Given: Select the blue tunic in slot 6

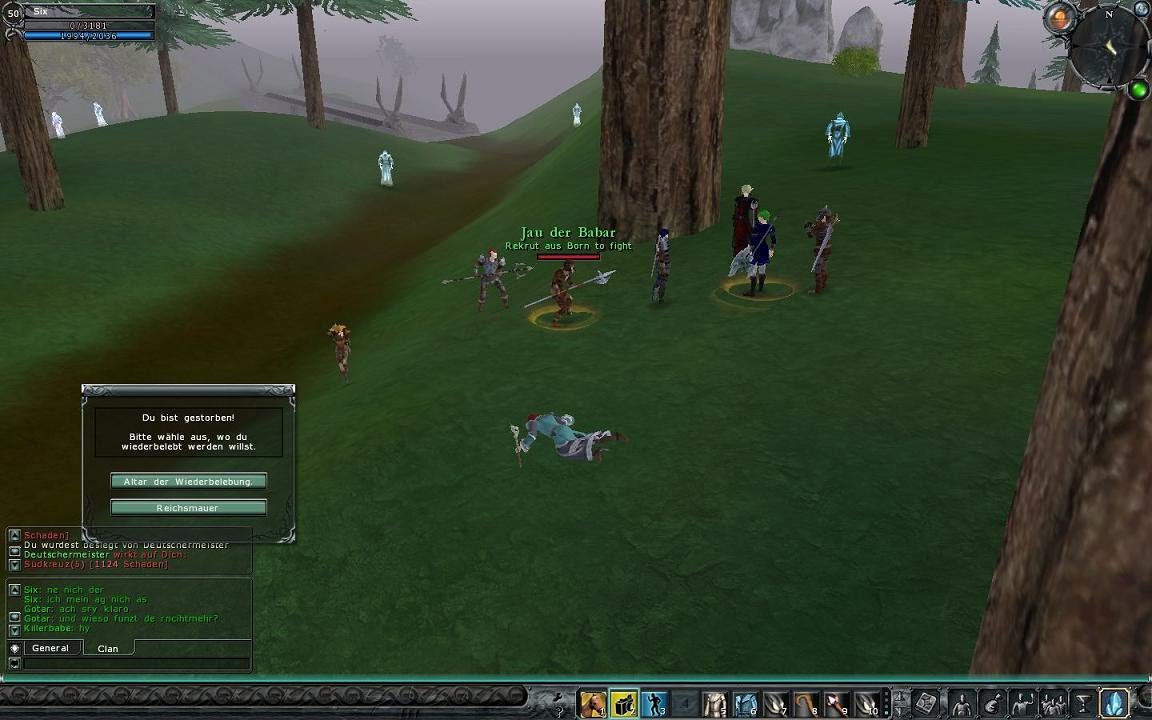Looking at the screenshot, I should (746, 704).
